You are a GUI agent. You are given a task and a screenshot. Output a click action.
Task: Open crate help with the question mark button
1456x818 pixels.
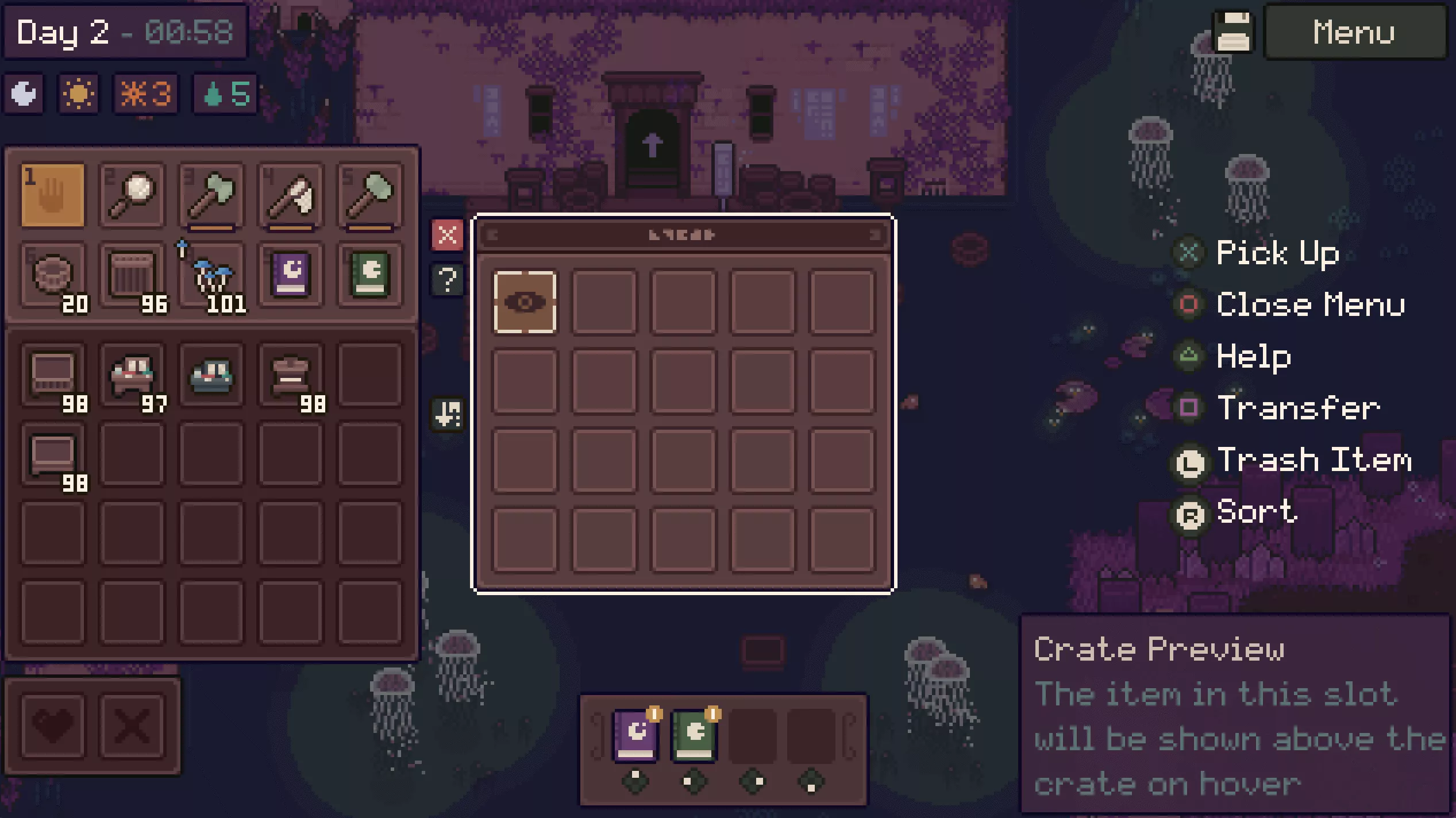click(447, 280)
